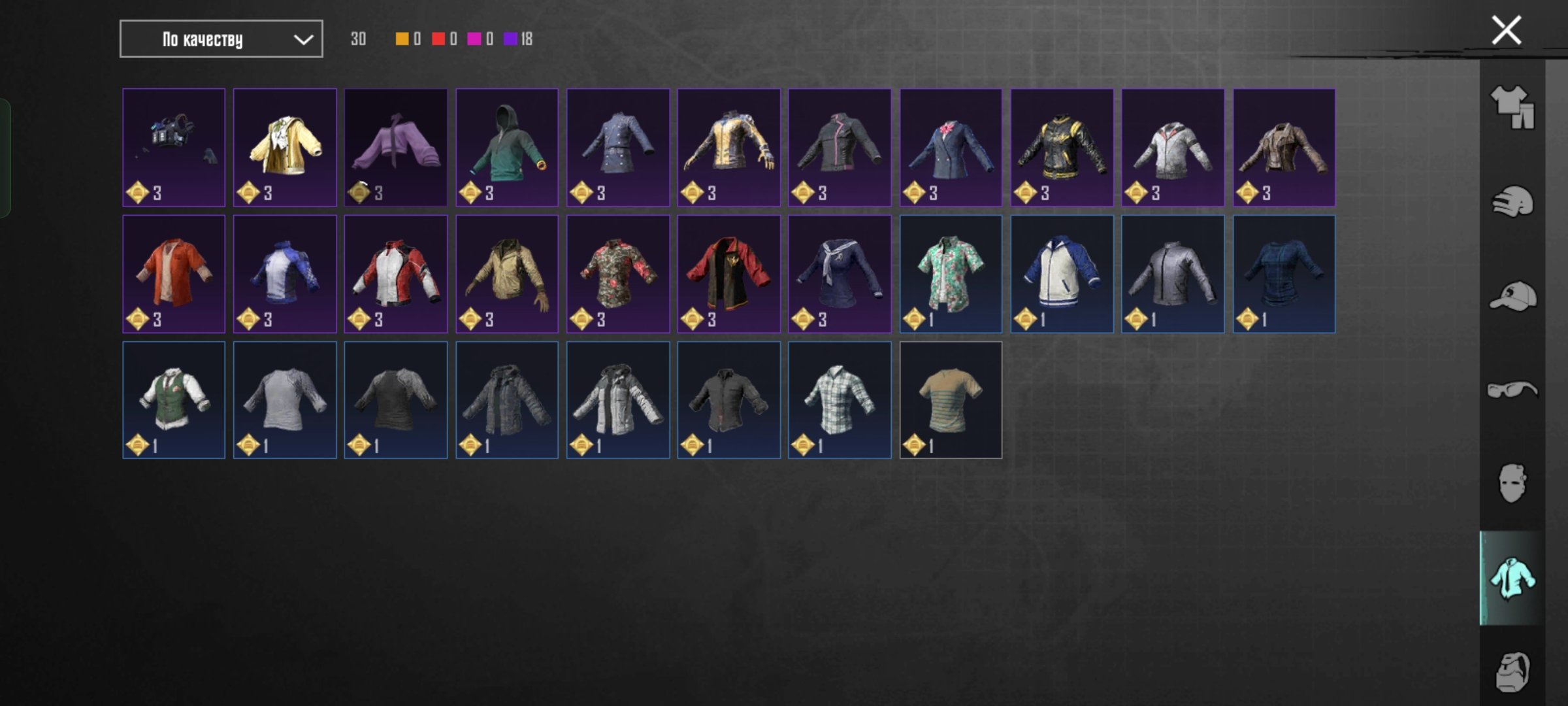The width and height of the screenshot is (1568, 706).
Task: Choose the green floral Hawaiian shirt
Action: [x=951, y=273]
